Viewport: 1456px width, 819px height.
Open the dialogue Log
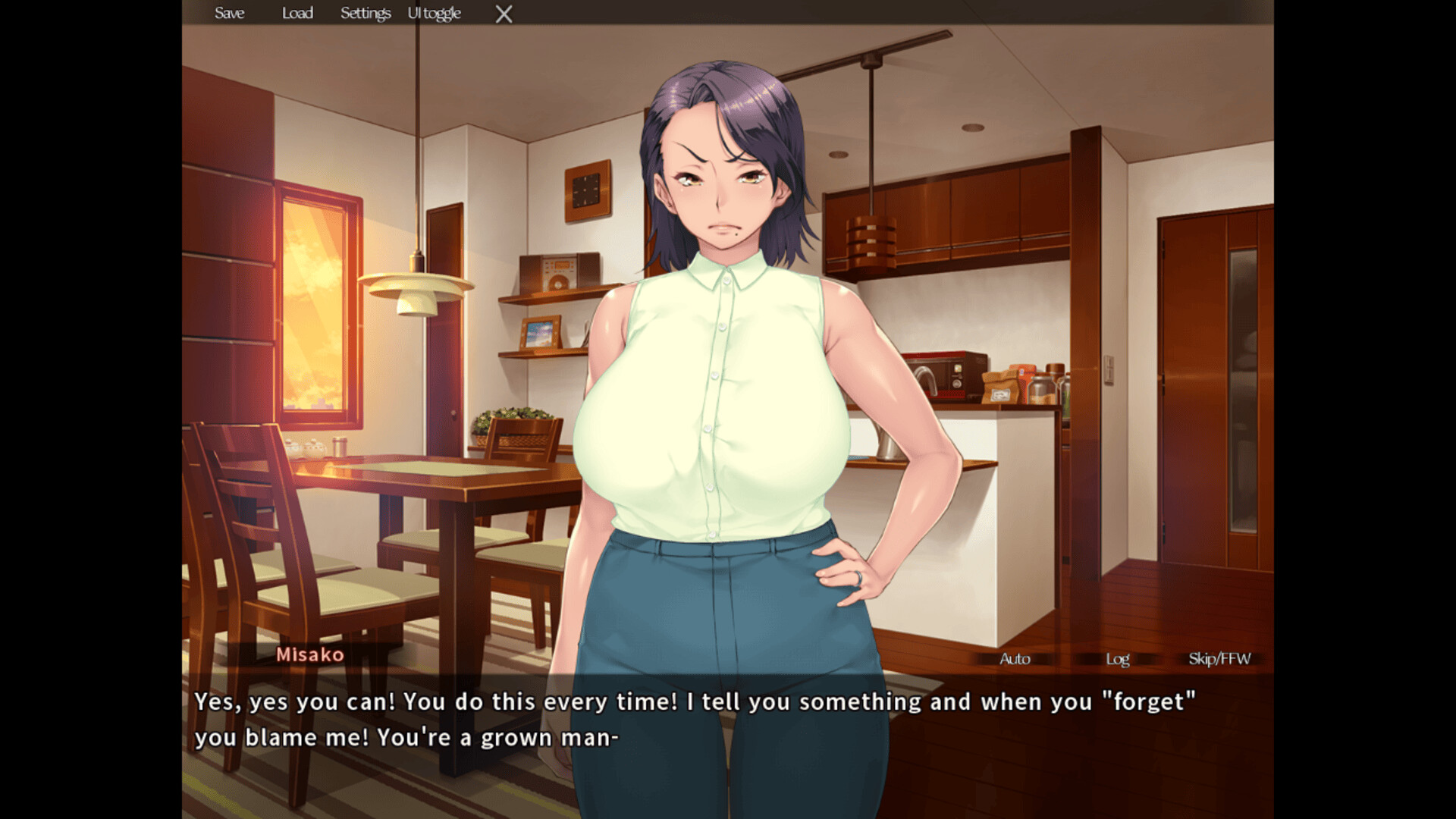coord(1117,658)
